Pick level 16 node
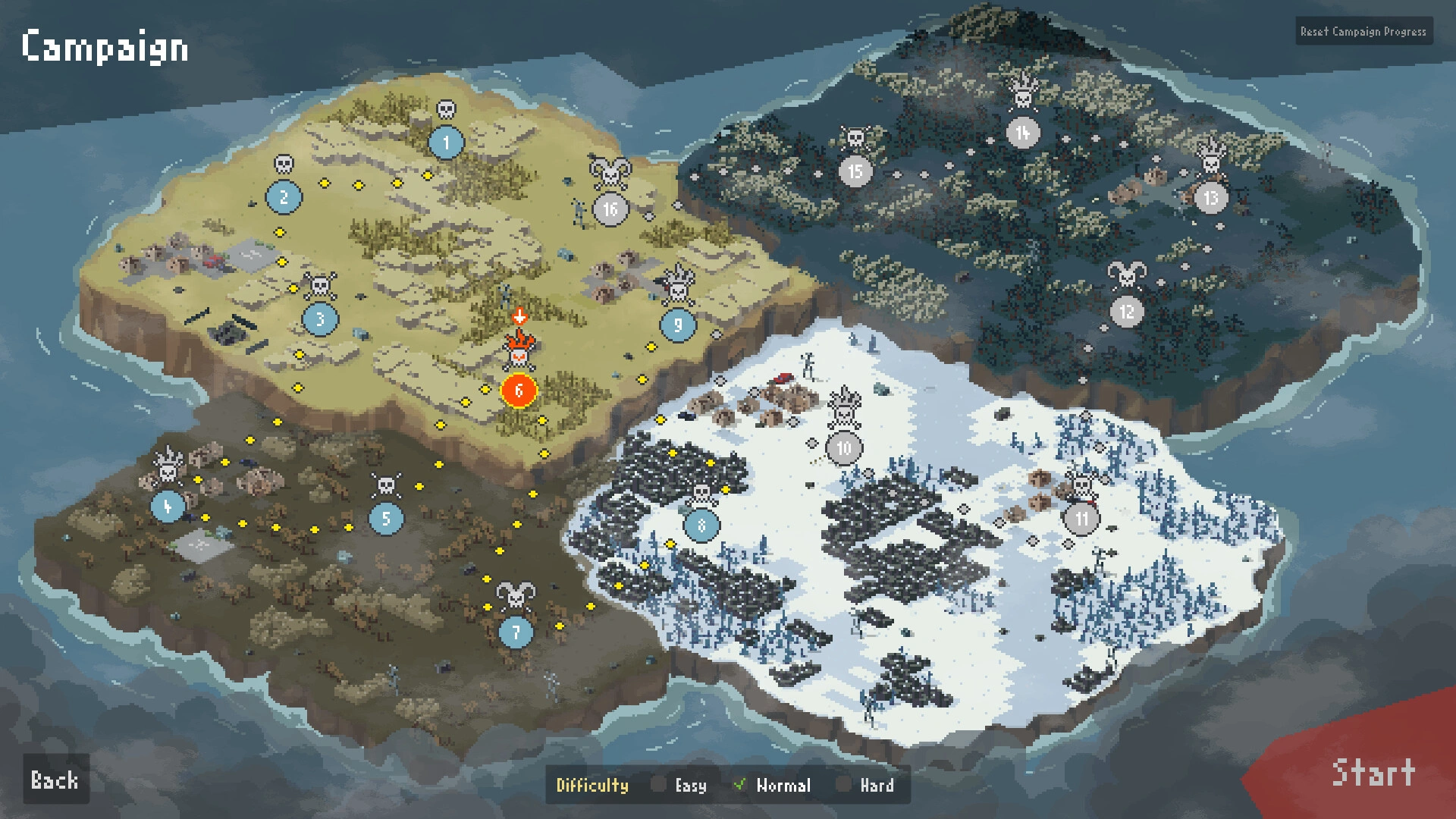 click(x=610, y=209)
